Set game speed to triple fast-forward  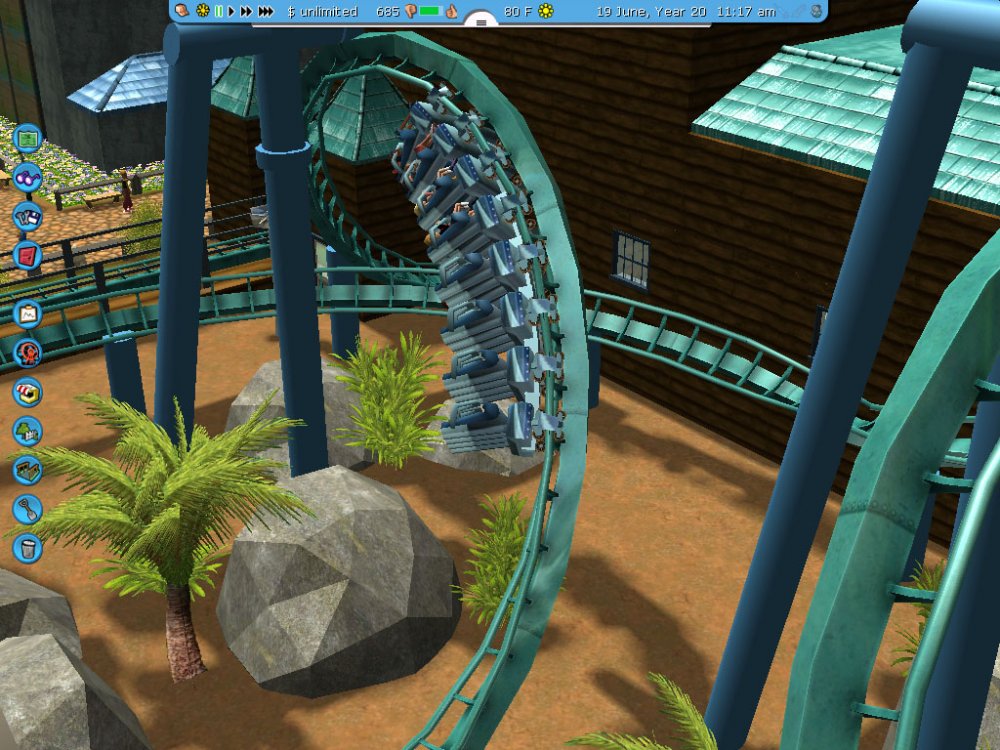266,11
